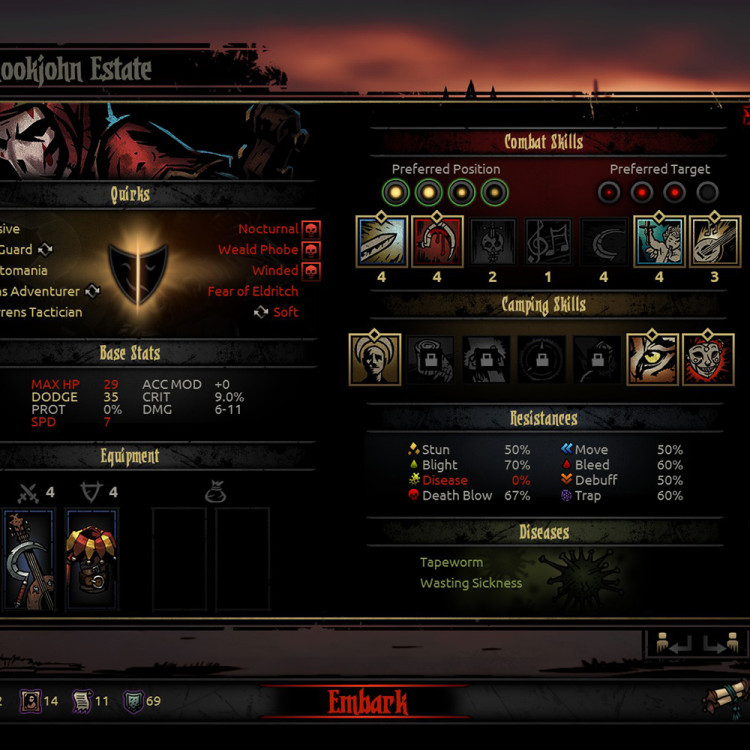Screen dimensions: 750x750
Task: Click the Wasting Sickness disease entry
Action: [470, 583]
